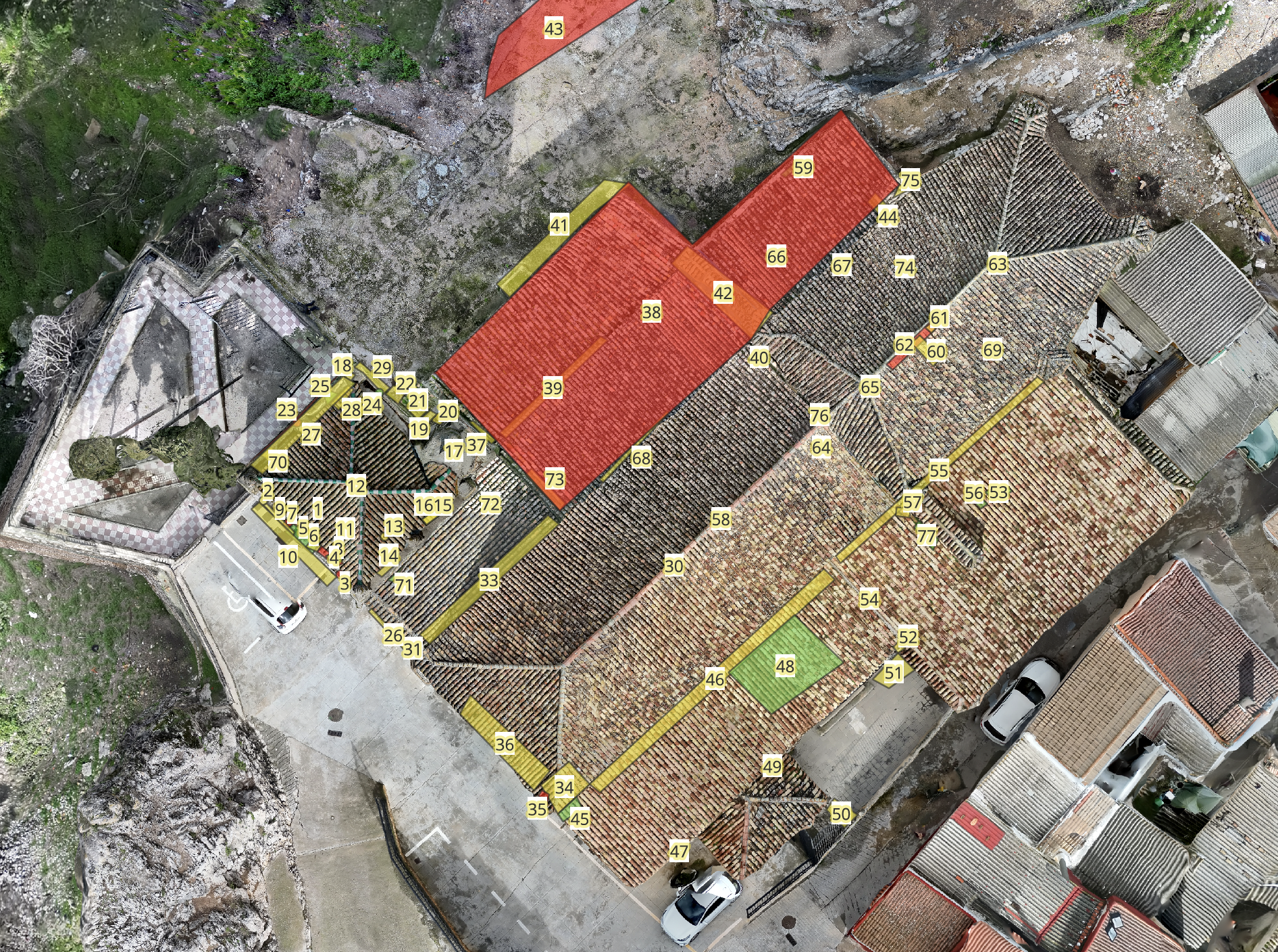Click the orange strip label 42
Image resolution: width=1278 pixels, height=952 pixels.
723,293
